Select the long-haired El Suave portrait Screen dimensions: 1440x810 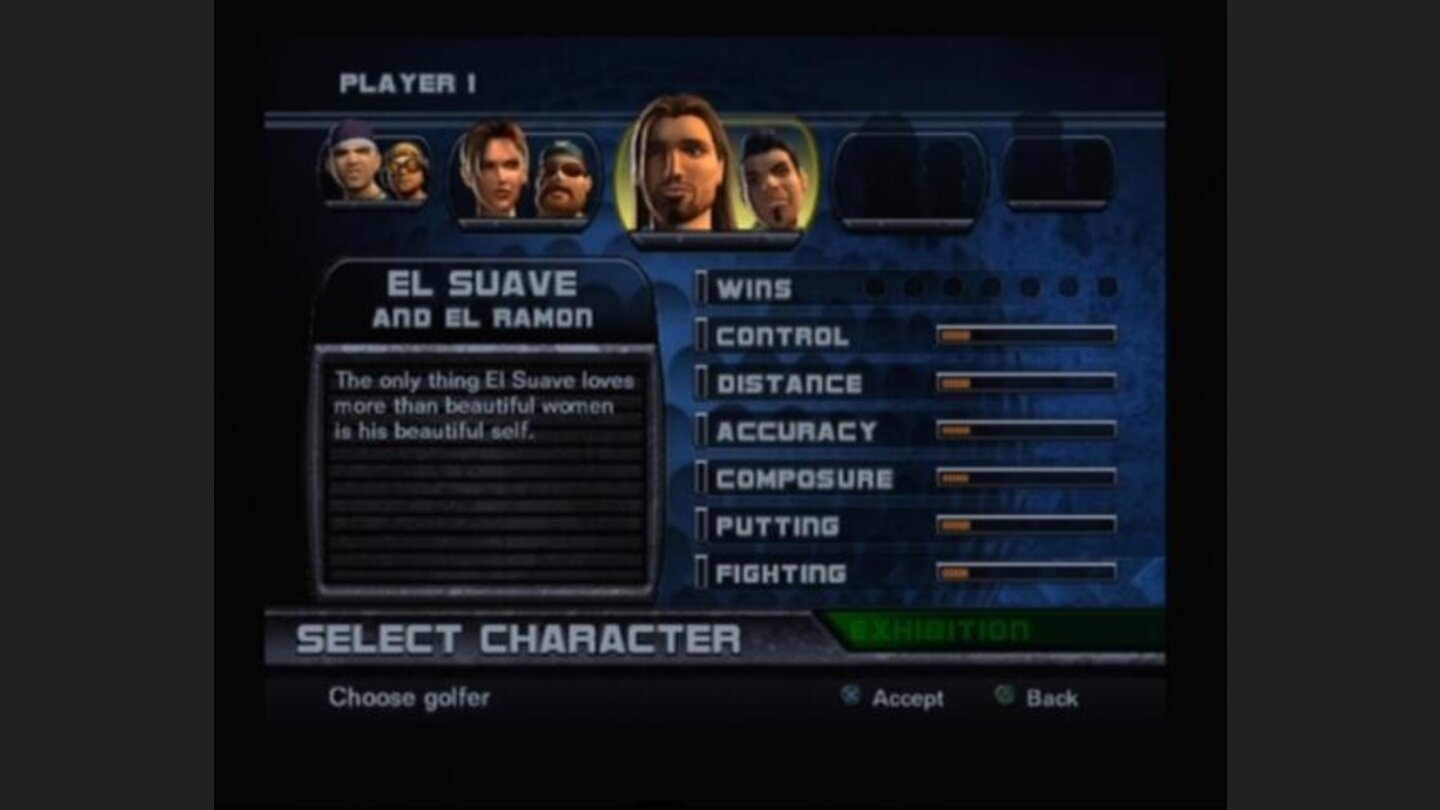[680, 165]
